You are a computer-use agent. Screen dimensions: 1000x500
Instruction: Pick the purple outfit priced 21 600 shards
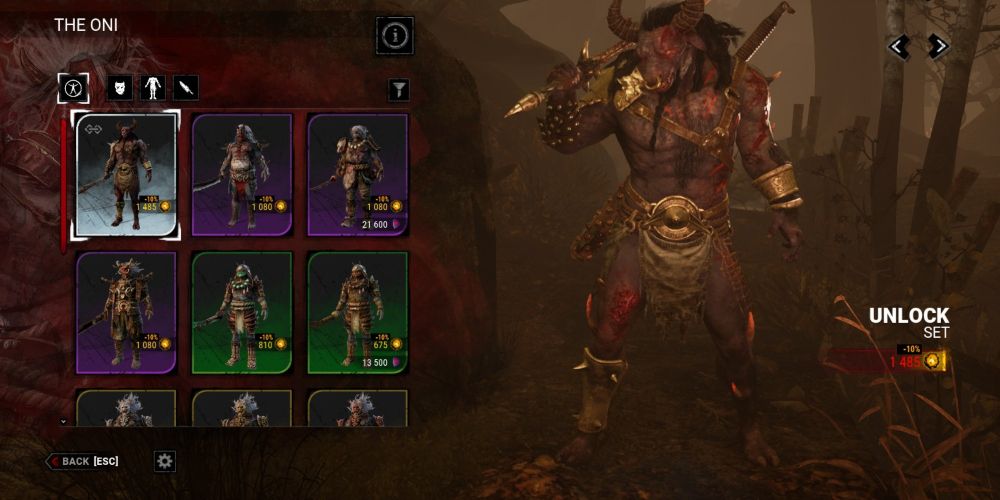[357, 175]
